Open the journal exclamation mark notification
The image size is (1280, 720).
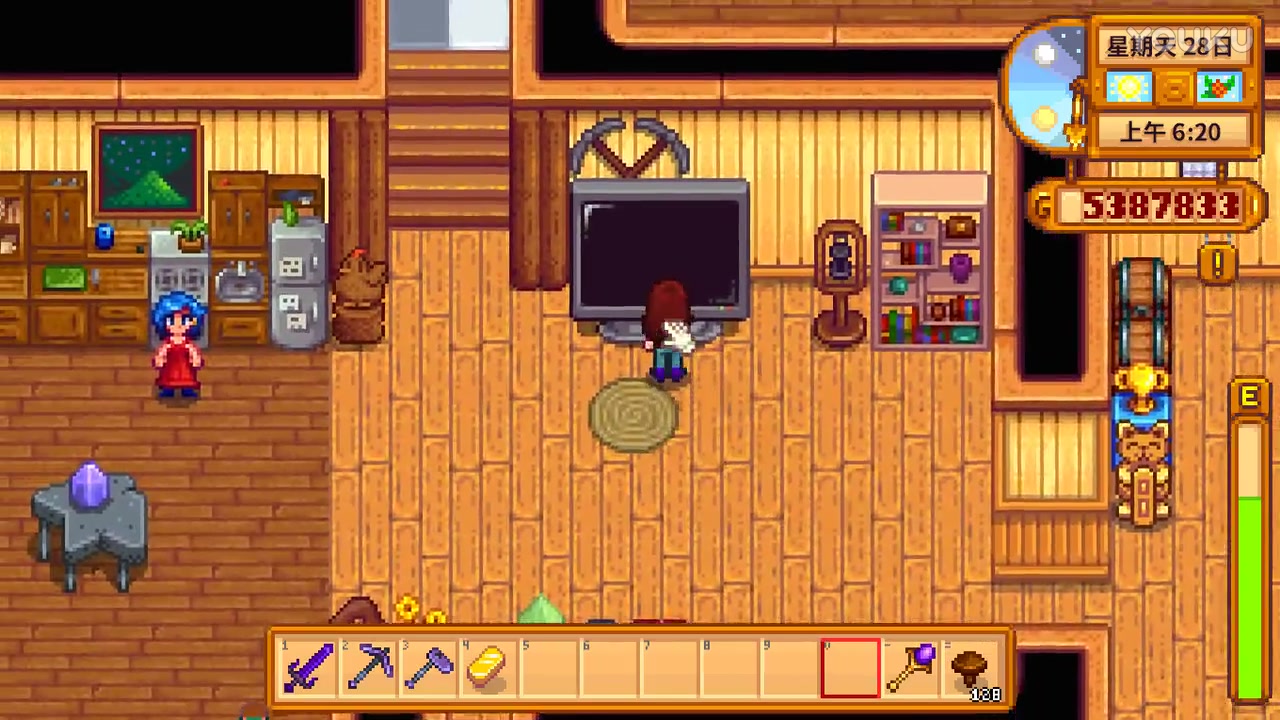pyautogui.click(x=1216, y=263)
